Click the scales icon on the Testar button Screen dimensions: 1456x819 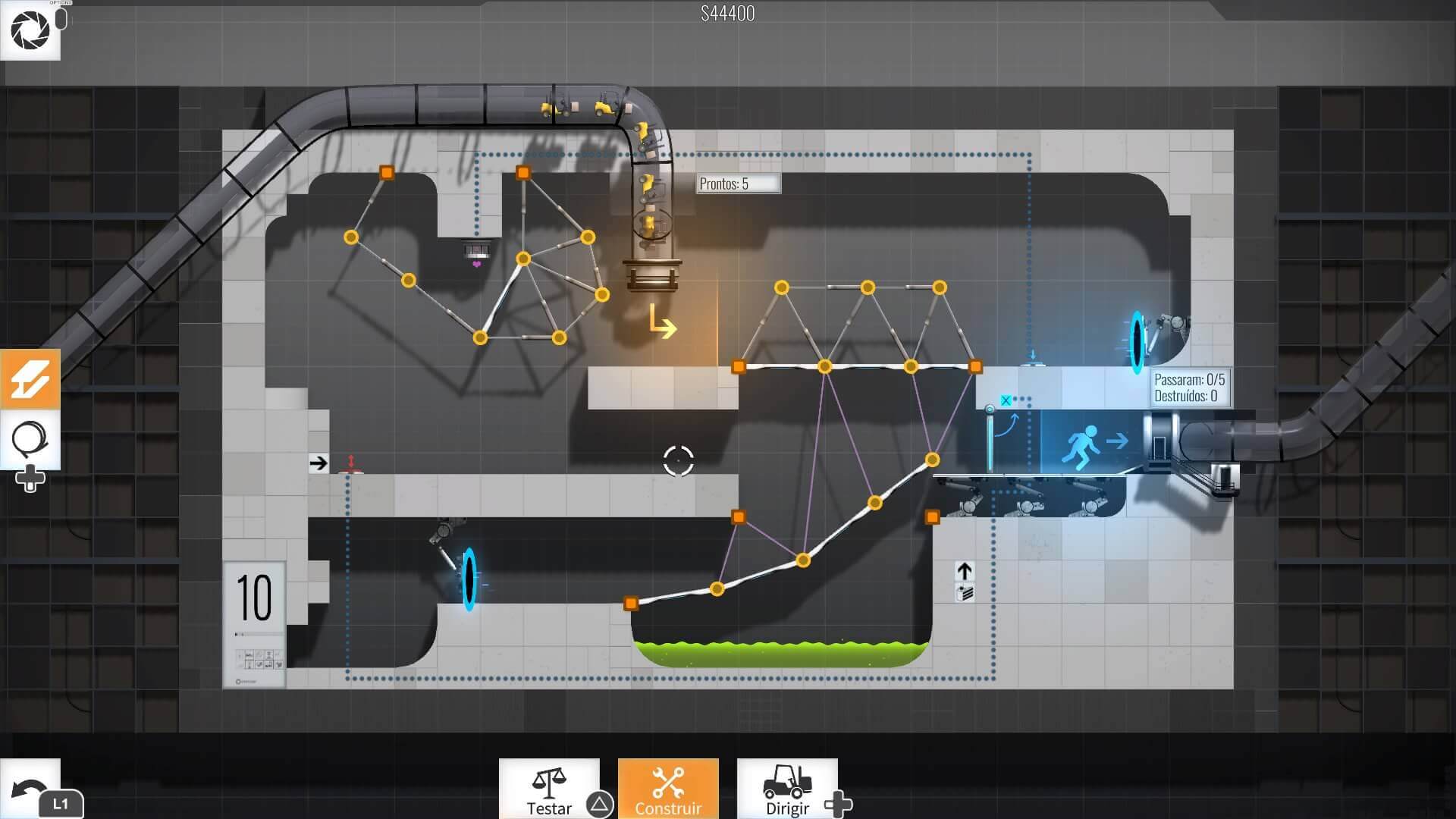[x=549, y=781]
